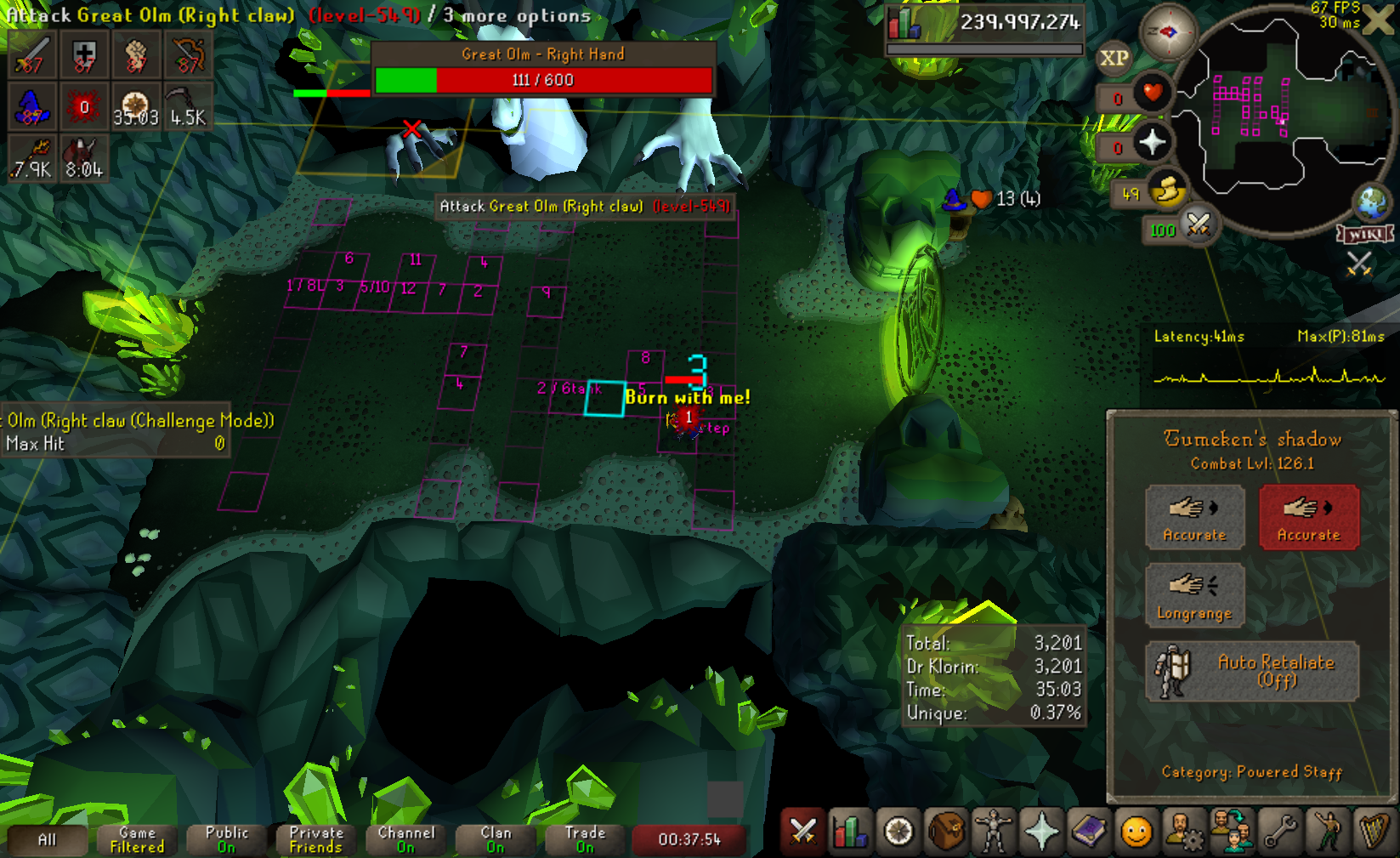
Task: Switch to the Worn Equipment tab
Action: click(x=993, y=832)
